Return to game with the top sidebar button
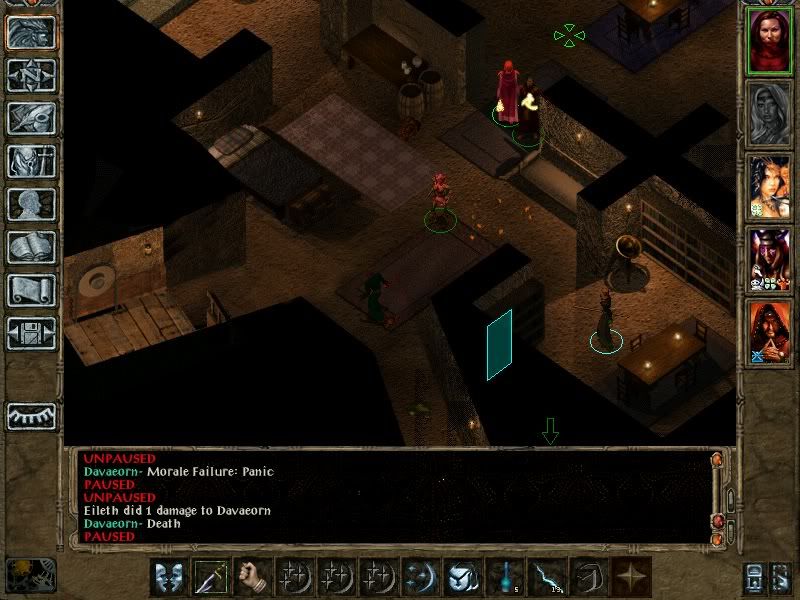 32,32
